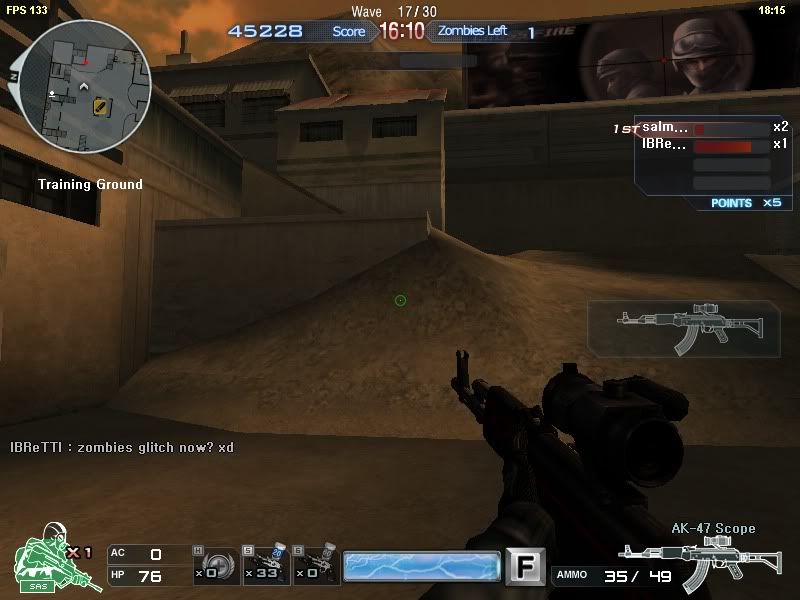The image size is (800, 600).
Task: Click IBReTTI's chat message
Action: point(122,447)
